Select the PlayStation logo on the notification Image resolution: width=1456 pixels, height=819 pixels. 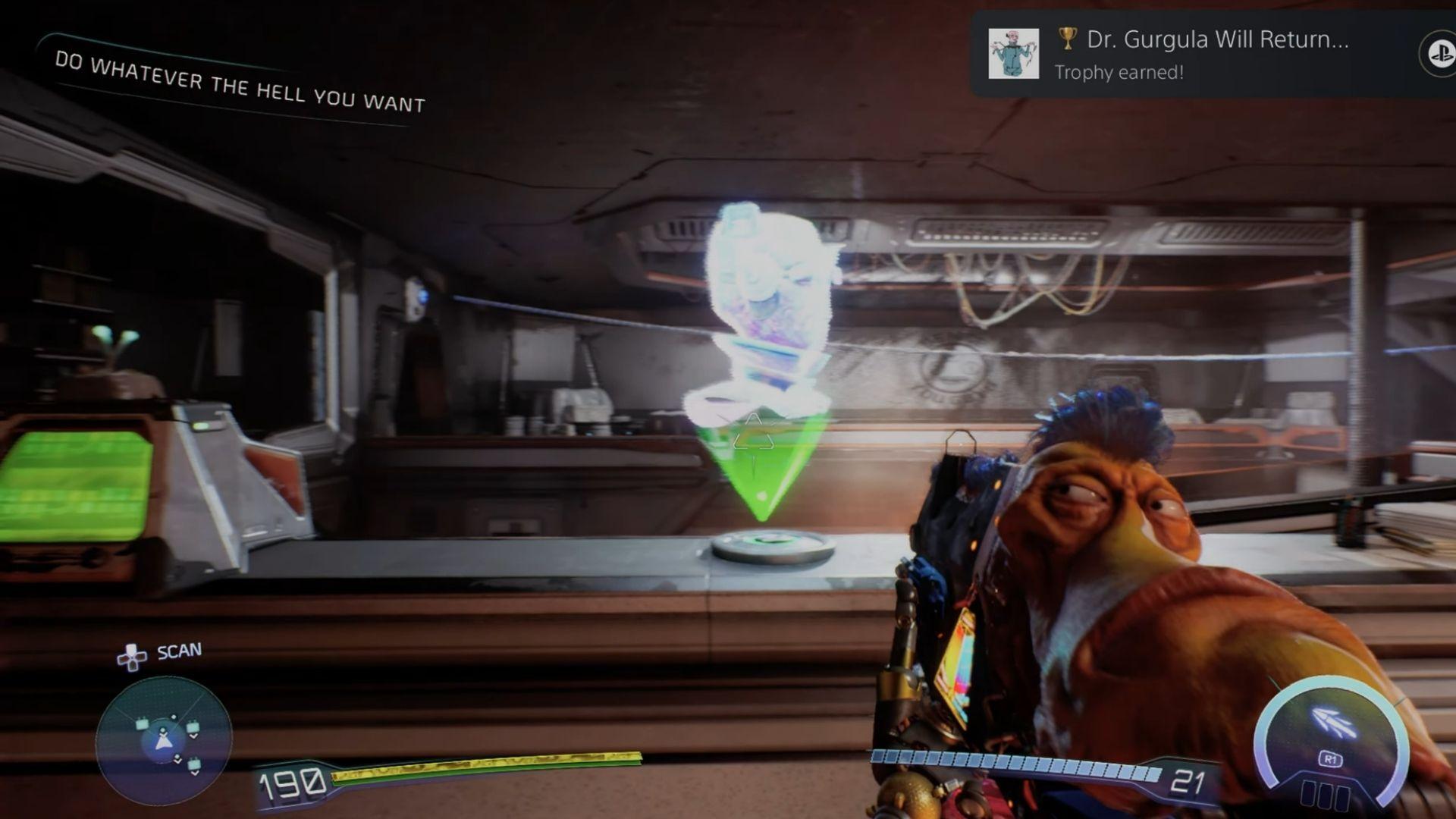(1439, 54)
